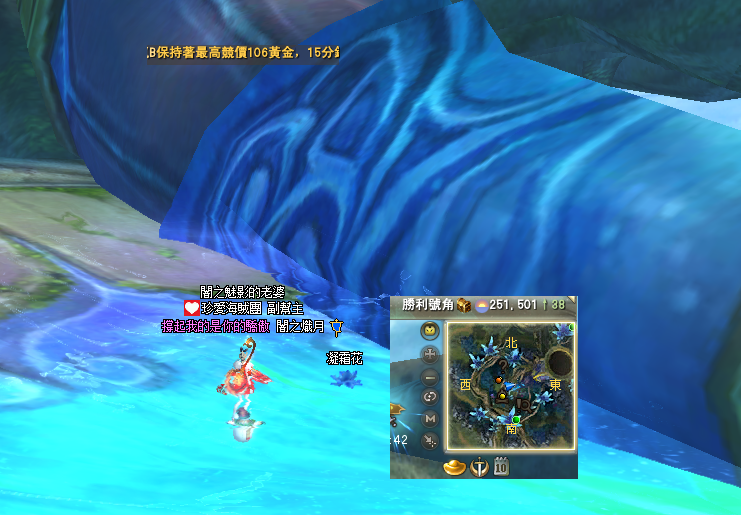Click the yellow face button above the minimap controls
741x515 pixels.
point(431,331)
